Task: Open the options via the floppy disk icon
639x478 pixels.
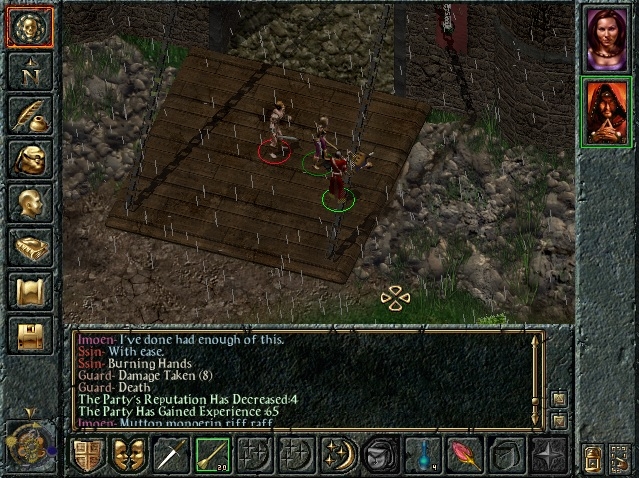Action: click(x=29, y=335)
